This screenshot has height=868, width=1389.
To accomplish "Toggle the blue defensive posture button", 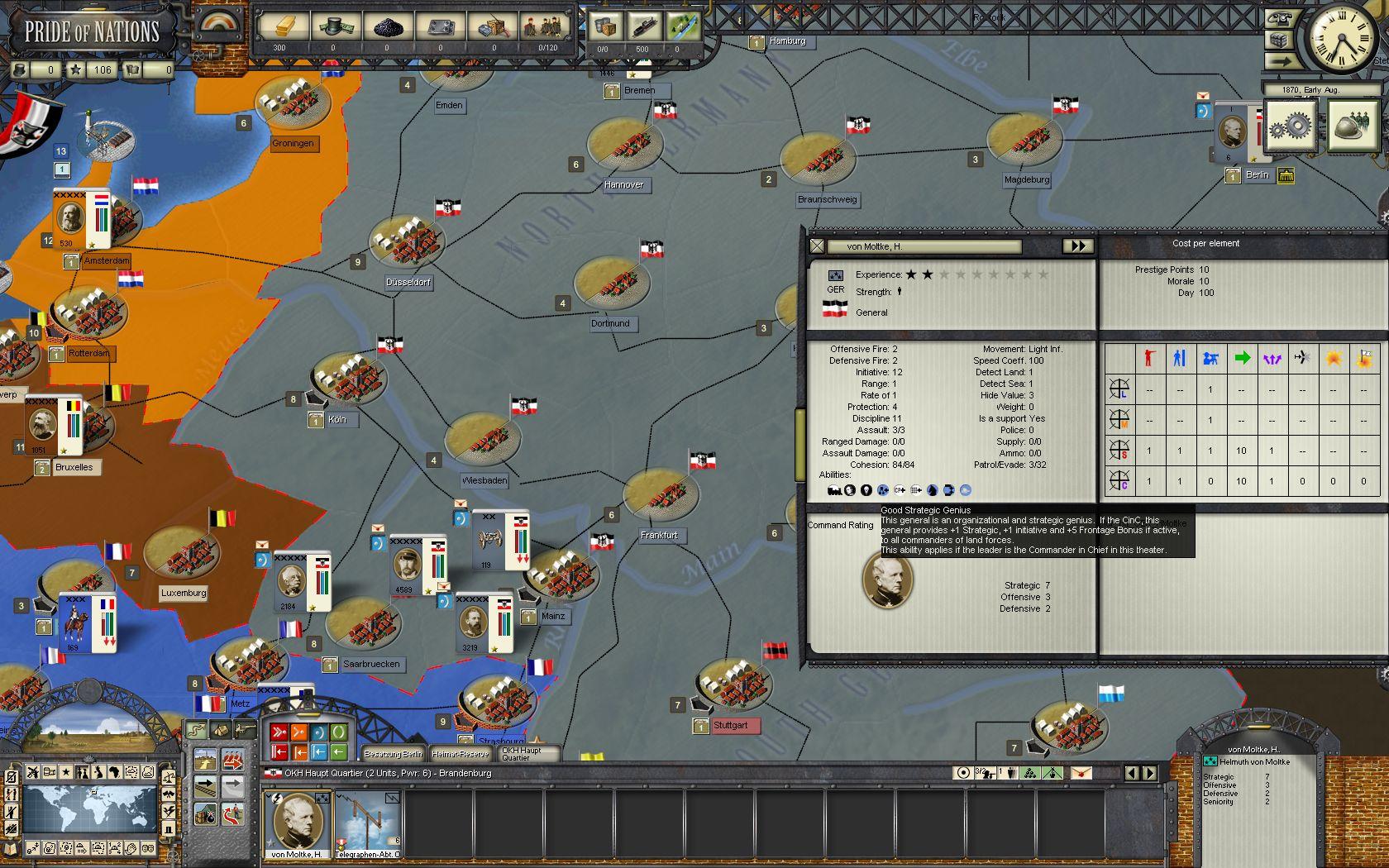I will click(x=321, y=732).
